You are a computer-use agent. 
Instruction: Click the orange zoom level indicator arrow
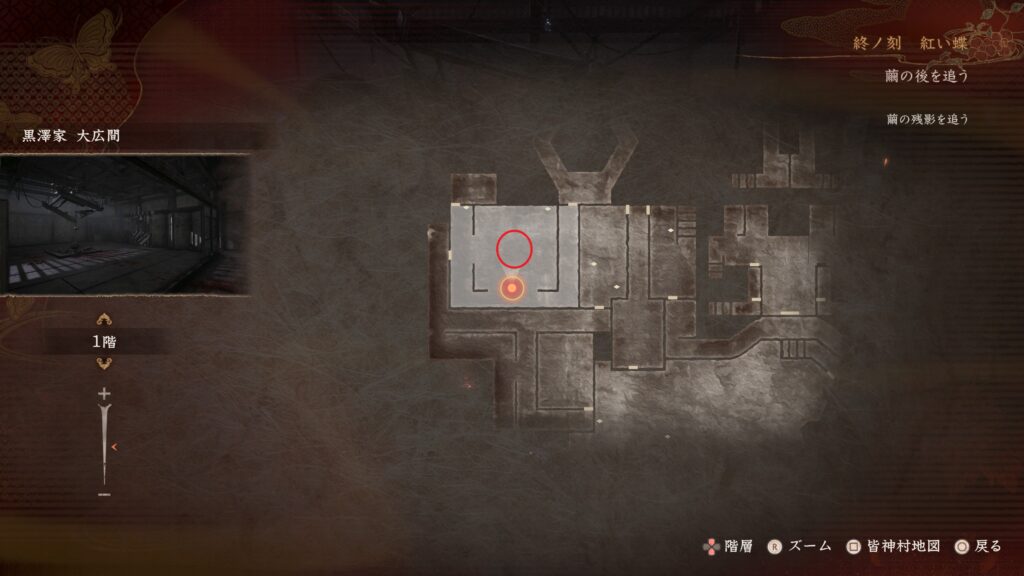coord(115,447)
